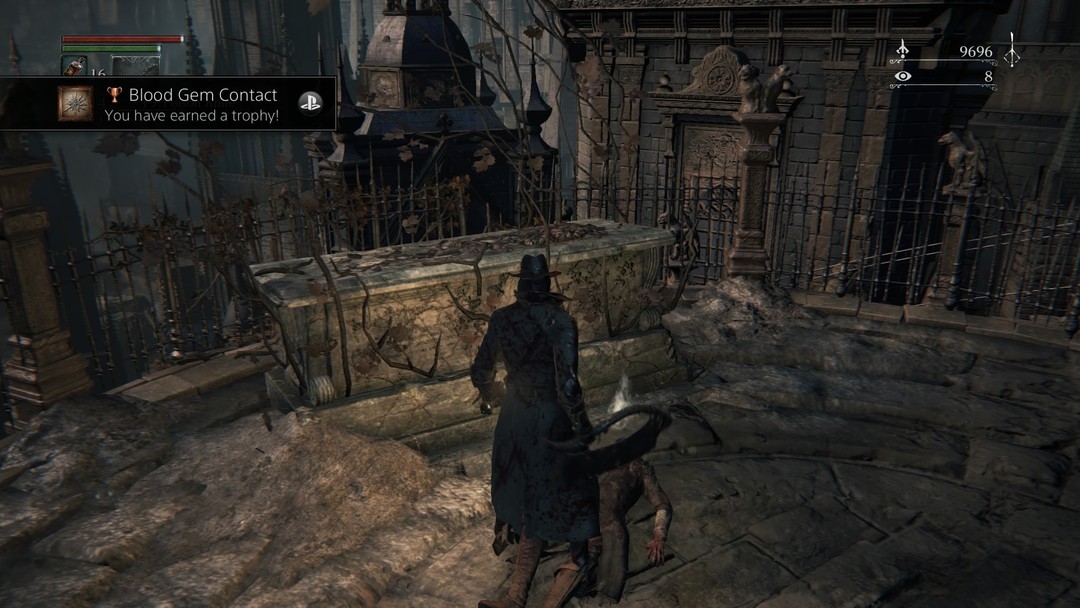Open the Blood Gem Contact trophy notification
The width and height of the screenshot is (1080, 608).
tap(190, 104)
